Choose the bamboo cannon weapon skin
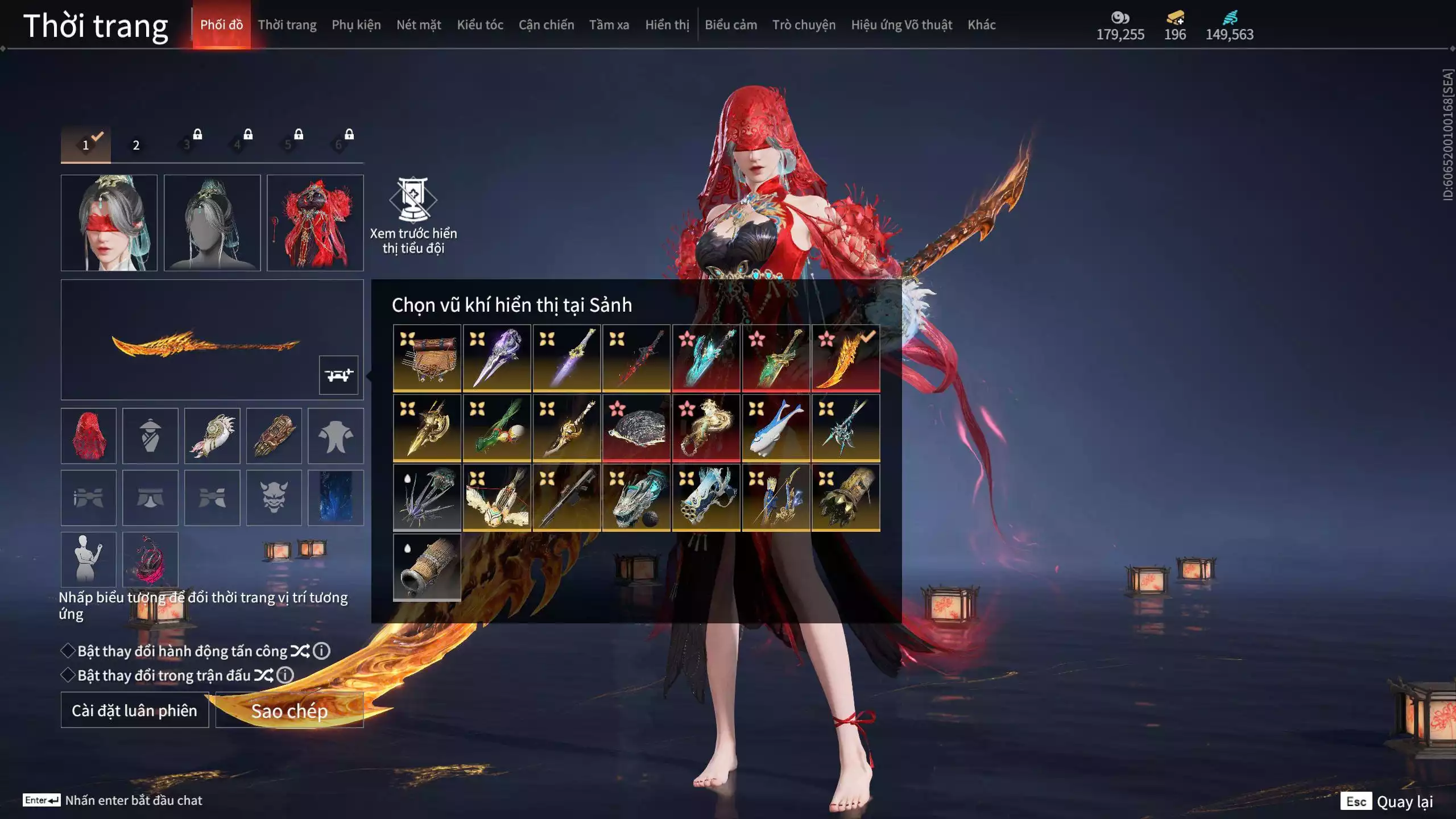Image resolution: width=1456 pixels, height=819 pixels. pyautogui.click(x=427, y=567)
